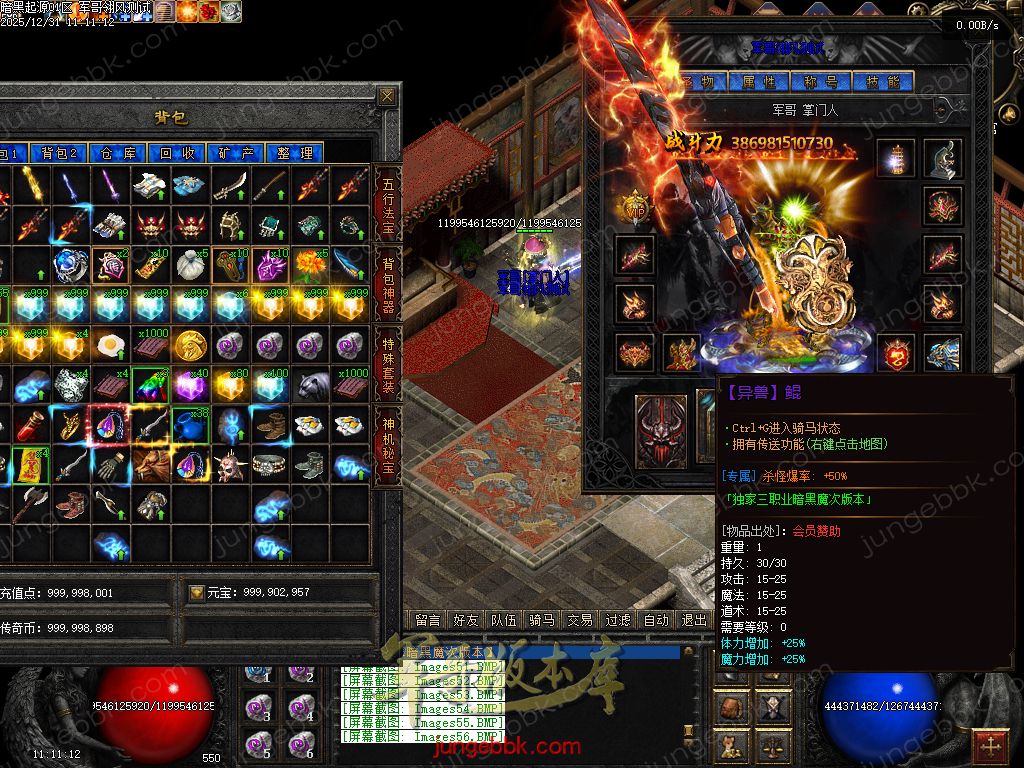Switch to the 背包2 tab
This screenshot has height=768, width=1024.
tap(60, 153)
